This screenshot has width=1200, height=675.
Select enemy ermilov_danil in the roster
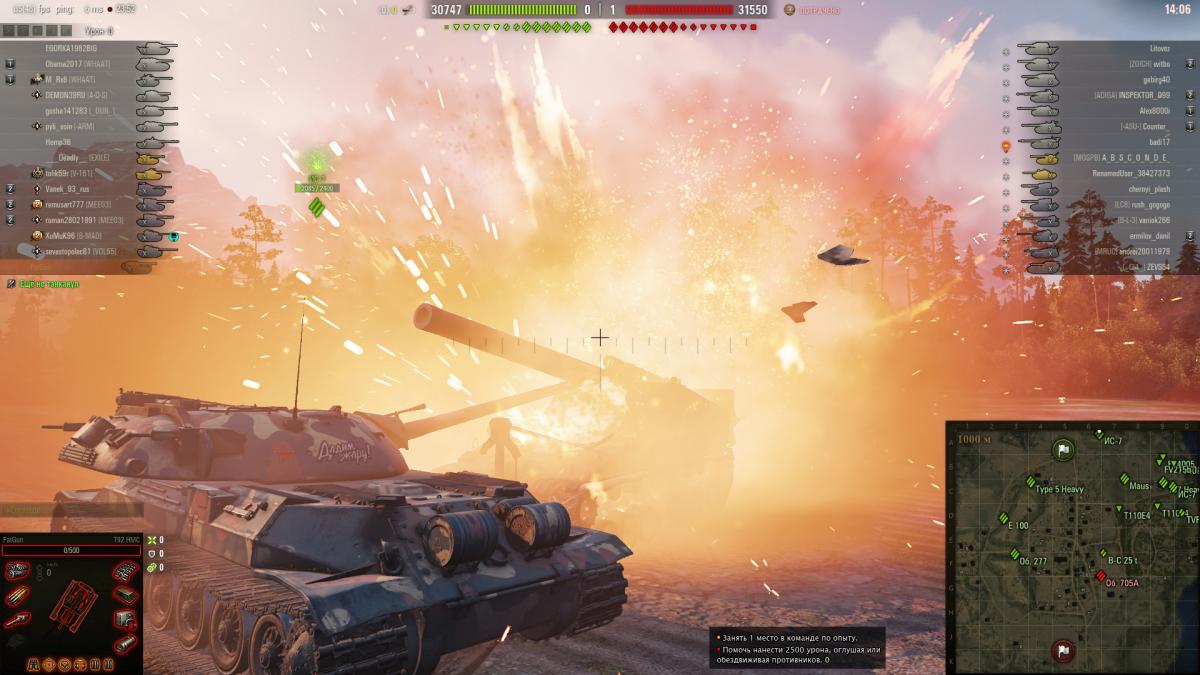(1148, 236)
